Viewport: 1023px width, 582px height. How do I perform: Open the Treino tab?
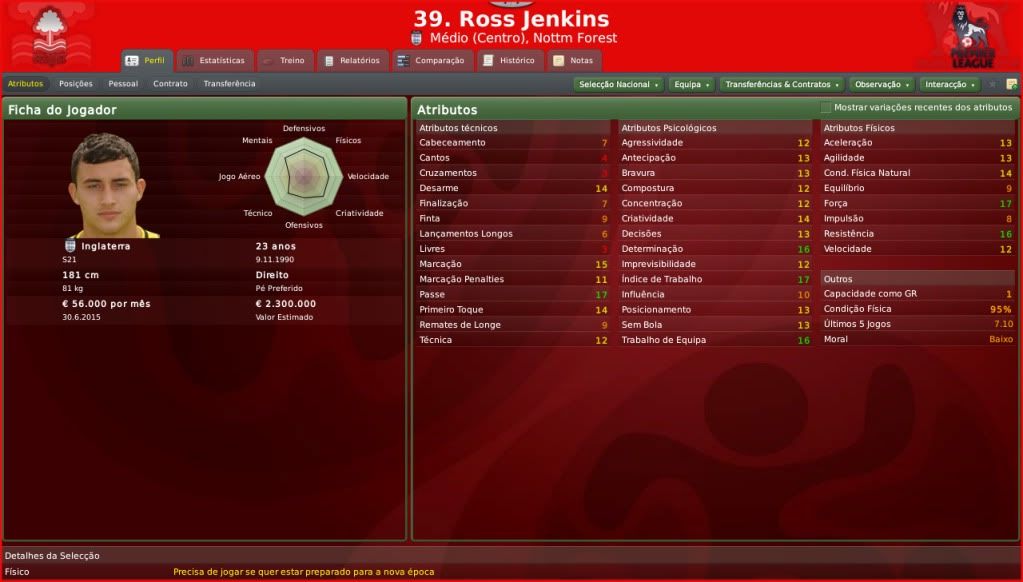click(x=285, y=60)
